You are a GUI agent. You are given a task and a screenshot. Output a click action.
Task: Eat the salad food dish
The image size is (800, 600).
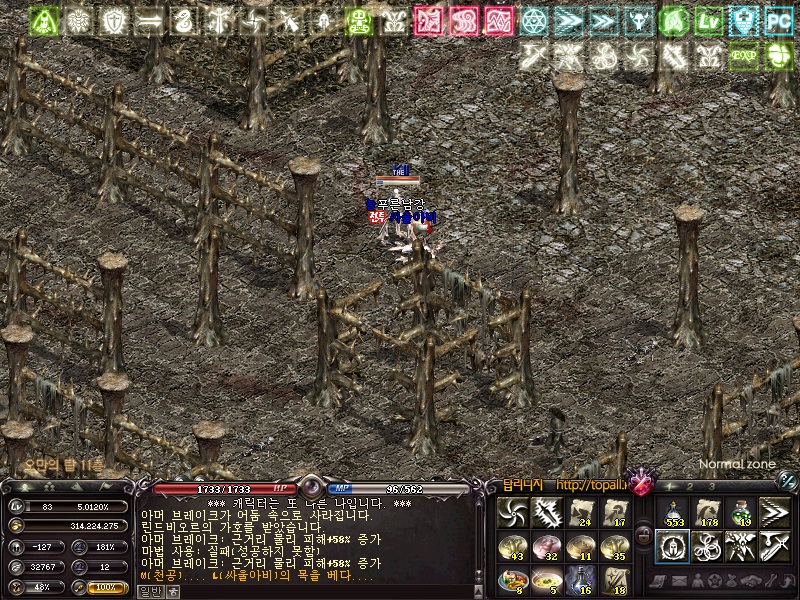[513, 580]
